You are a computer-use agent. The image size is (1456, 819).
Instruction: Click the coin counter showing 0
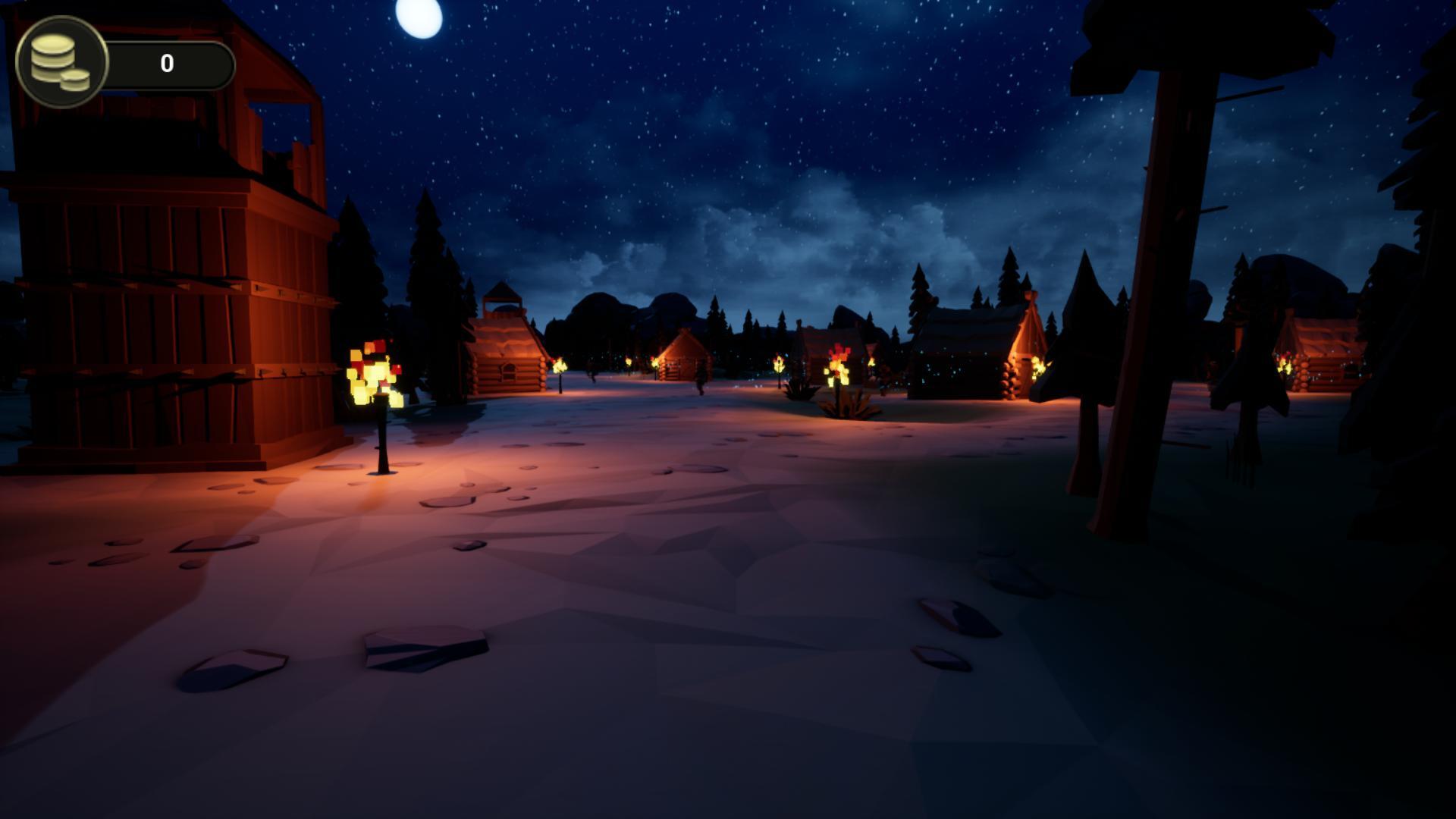tap(168, 63)
